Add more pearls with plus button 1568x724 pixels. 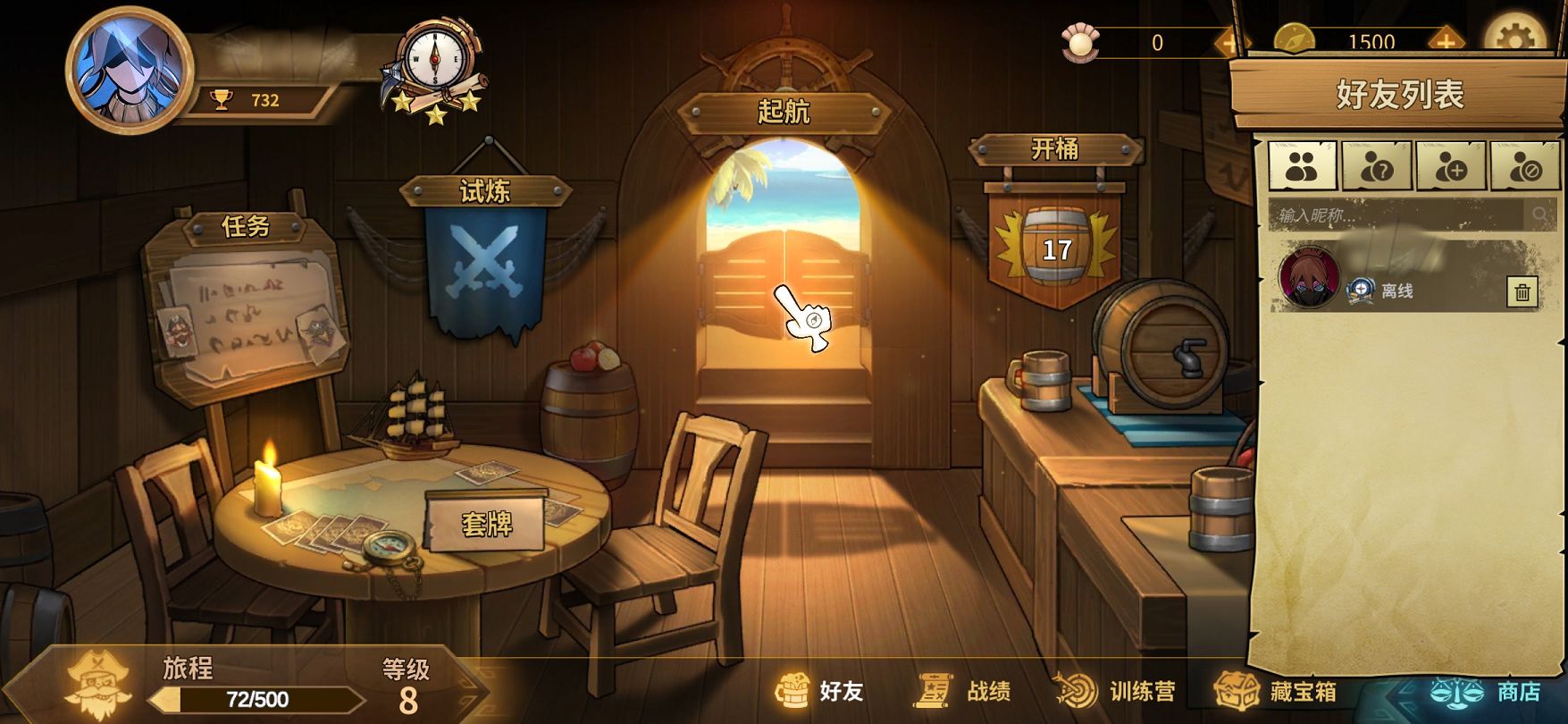1228,42
